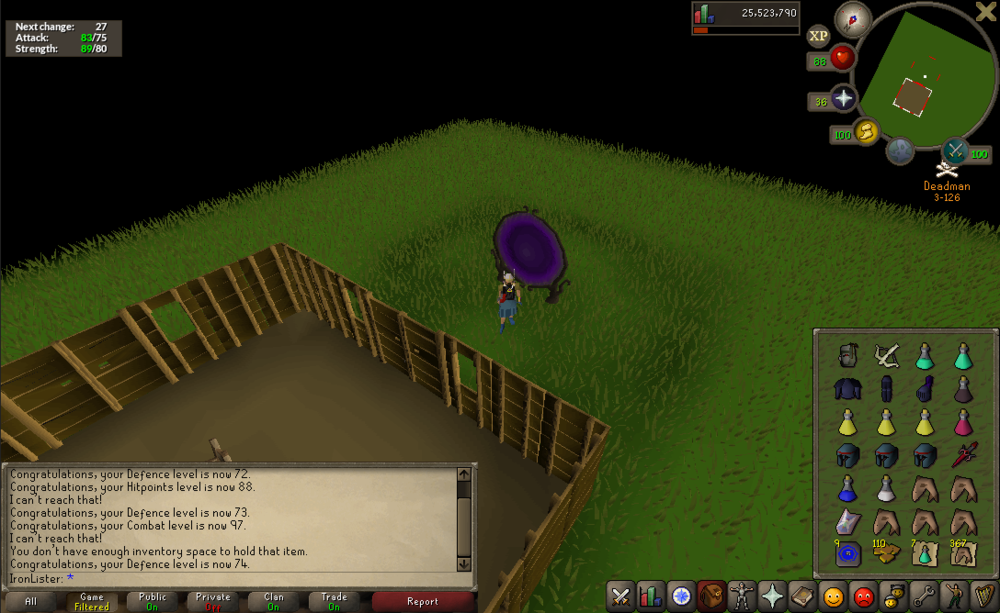Viewport: 1000px width, 613px height.
Task: Open the Combat Options tab
Action: click(621, 596)
